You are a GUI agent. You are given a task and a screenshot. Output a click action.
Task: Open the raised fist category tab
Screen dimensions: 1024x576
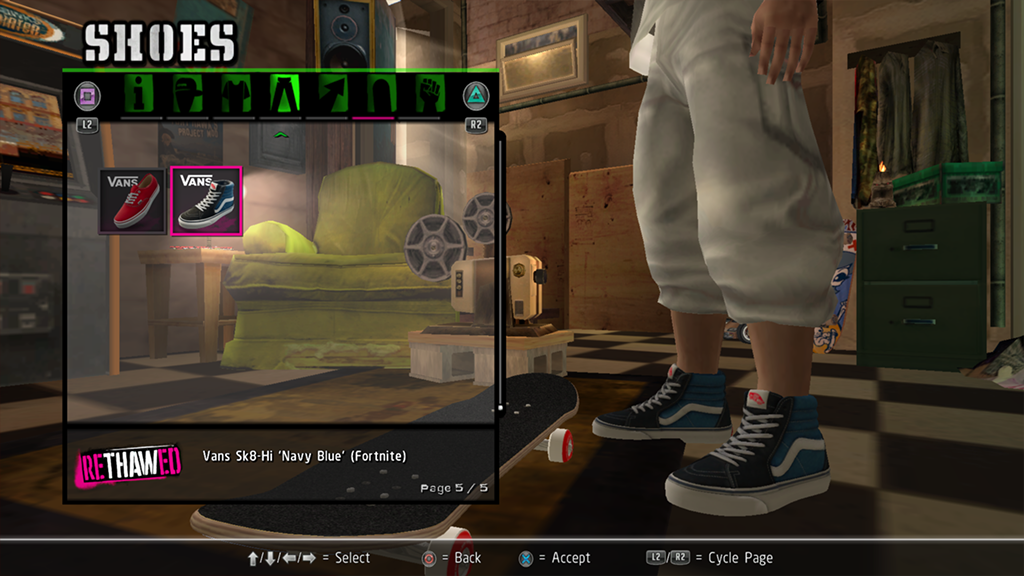coord(428,95)
